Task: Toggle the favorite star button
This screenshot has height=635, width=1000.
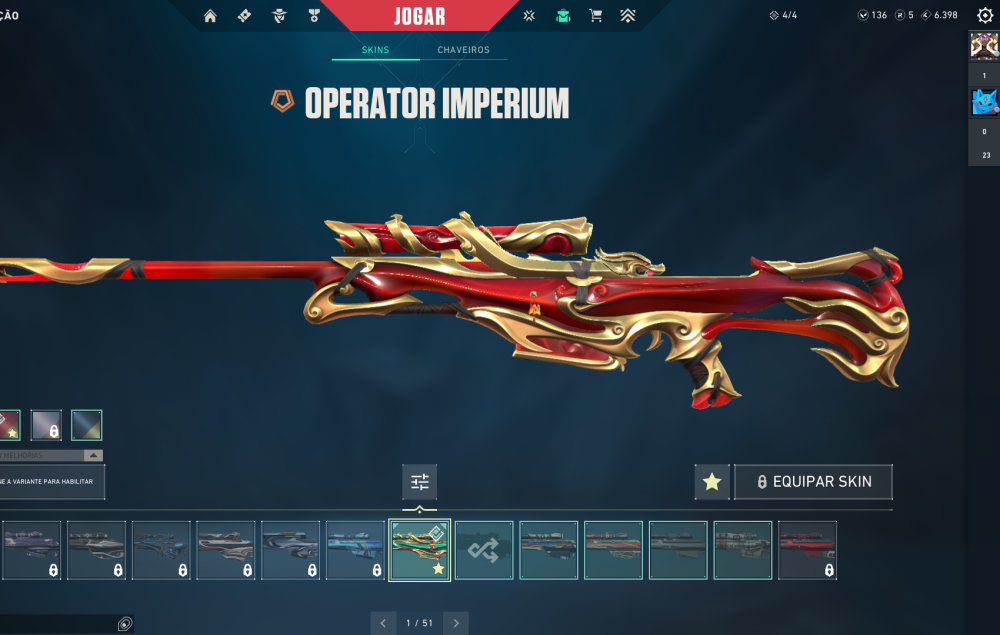Action: 712,482
